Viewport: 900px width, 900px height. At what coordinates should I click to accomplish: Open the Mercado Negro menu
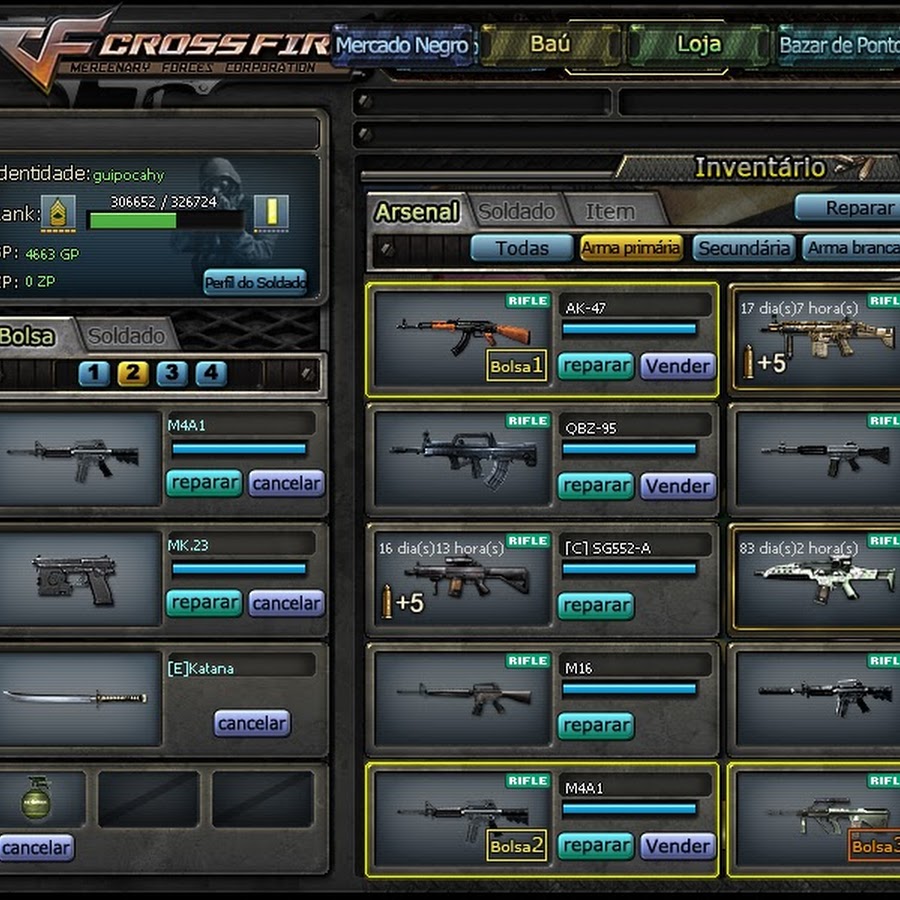(x=402, y=45)
